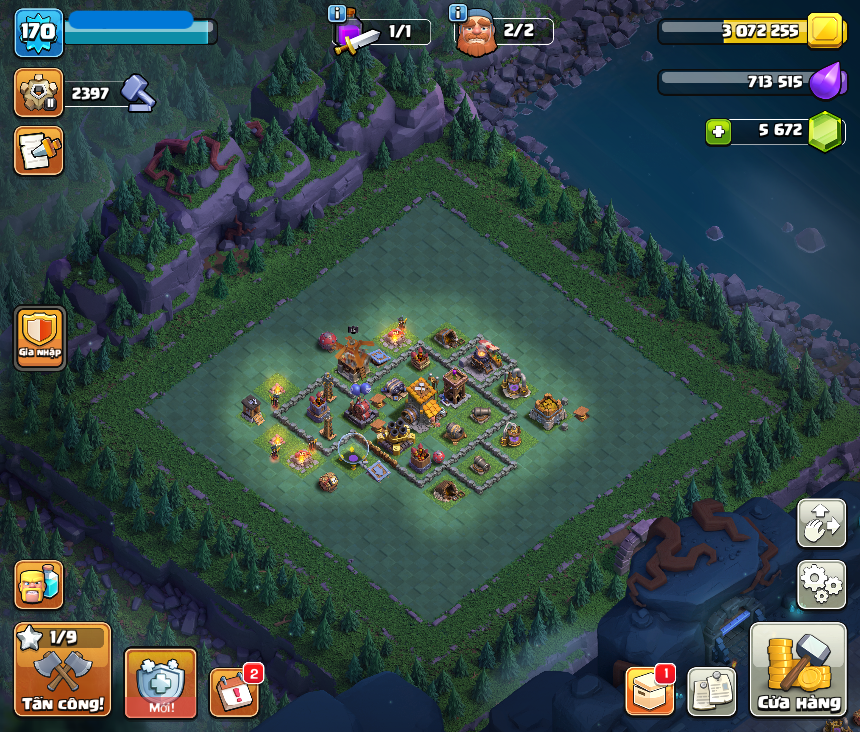Open the Cửa Hàng shop

[798, 670]
